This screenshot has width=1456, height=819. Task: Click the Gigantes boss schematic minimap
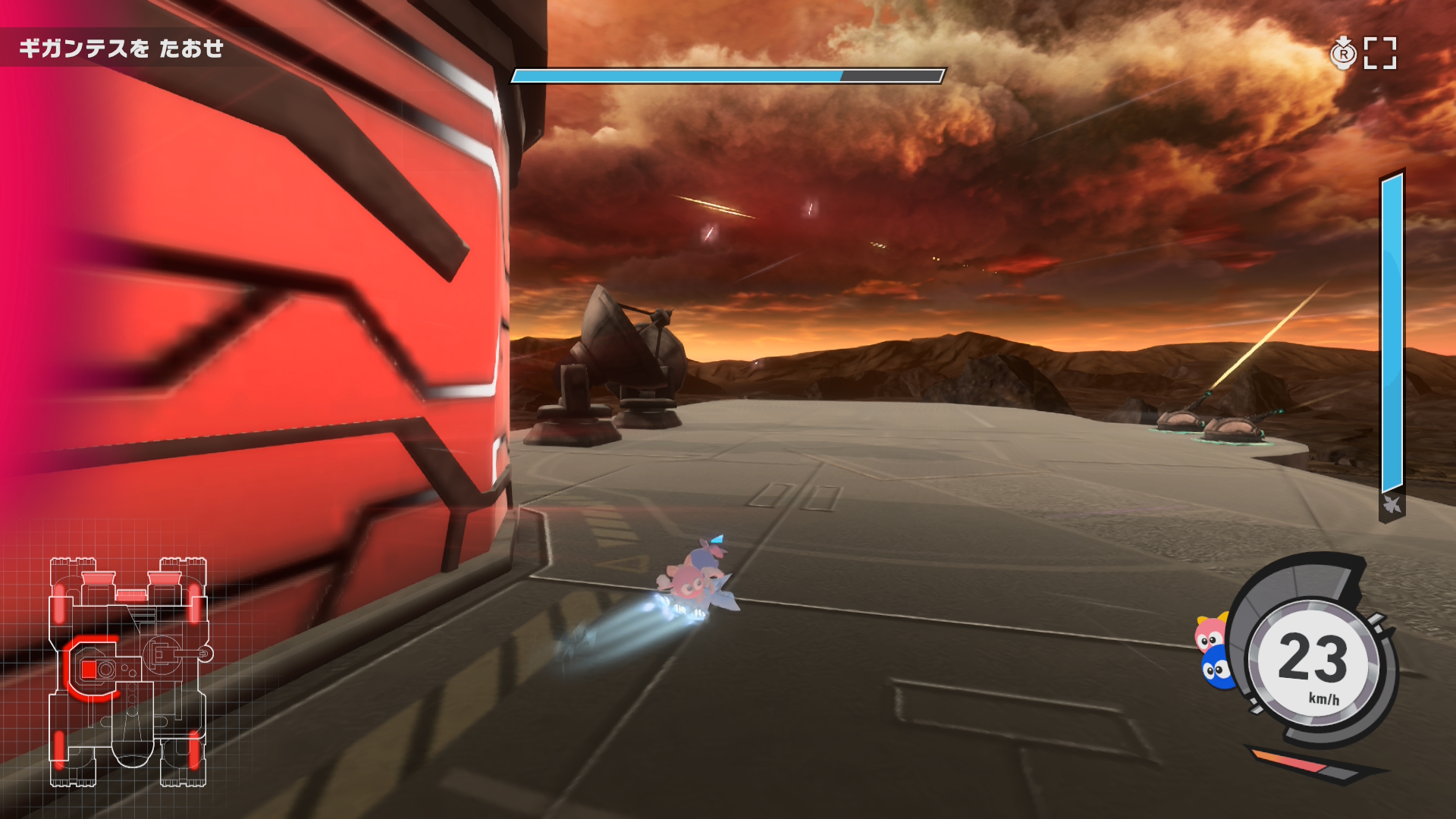point(128,672)
